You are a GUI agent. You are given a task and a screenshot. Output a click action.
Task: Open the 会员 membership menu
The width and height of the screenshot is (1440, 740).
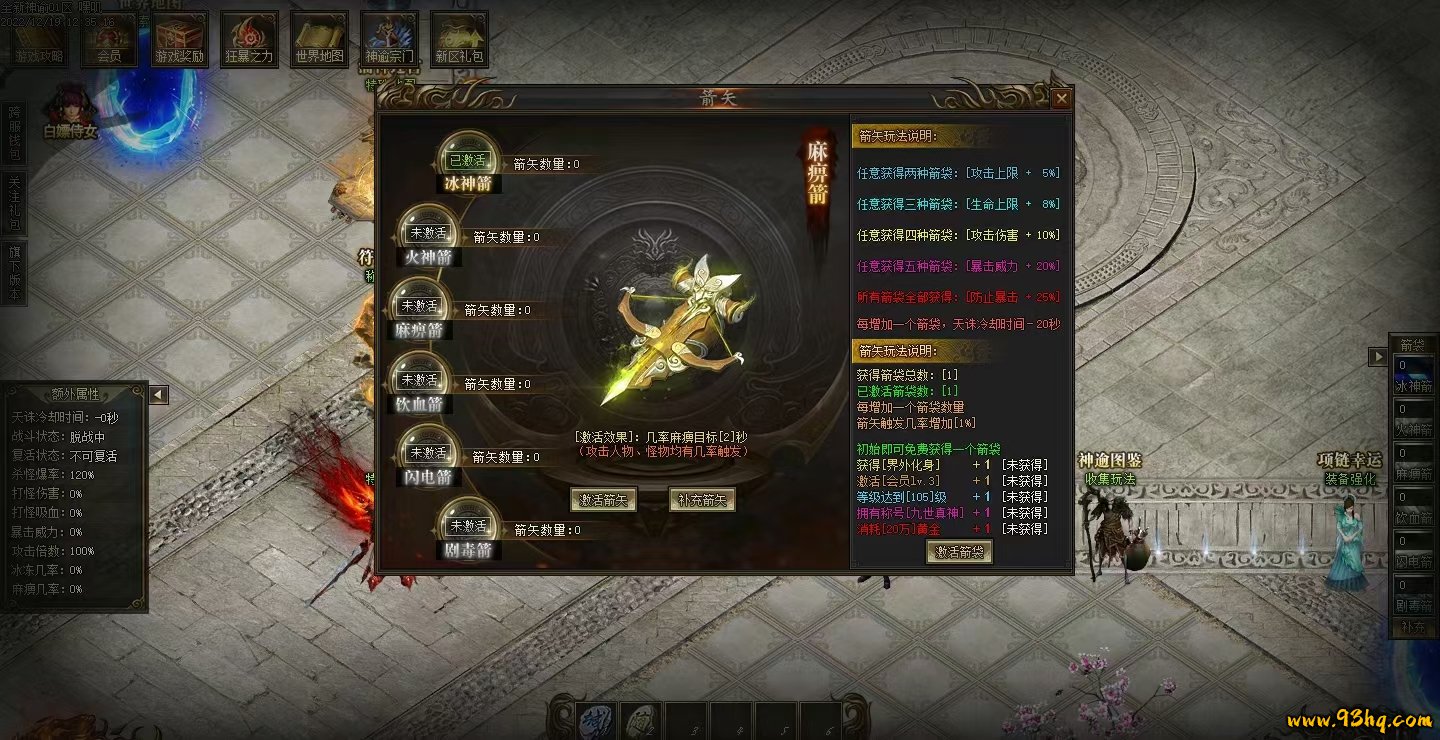coord(108,40)
